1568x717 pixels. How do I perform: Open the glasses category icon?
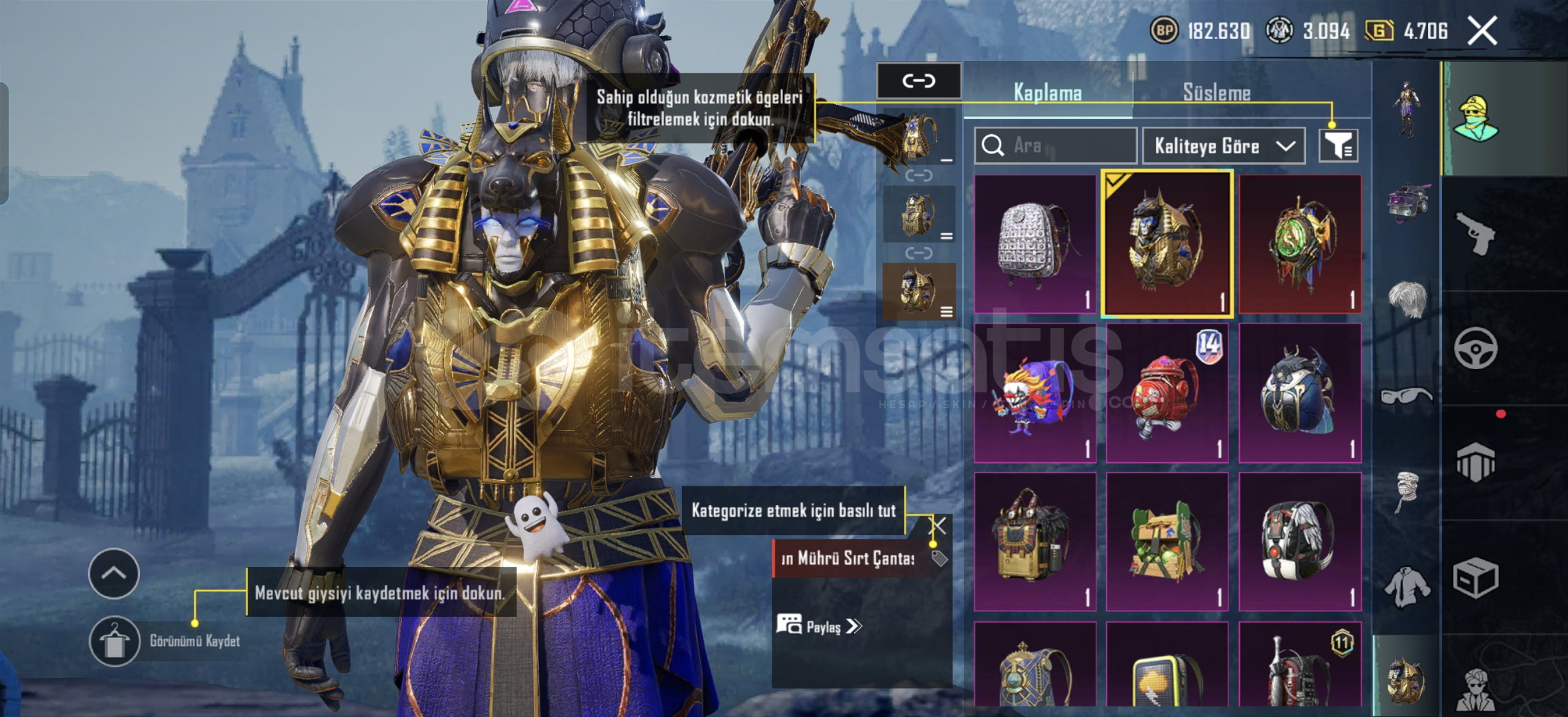click(1406, 396)
